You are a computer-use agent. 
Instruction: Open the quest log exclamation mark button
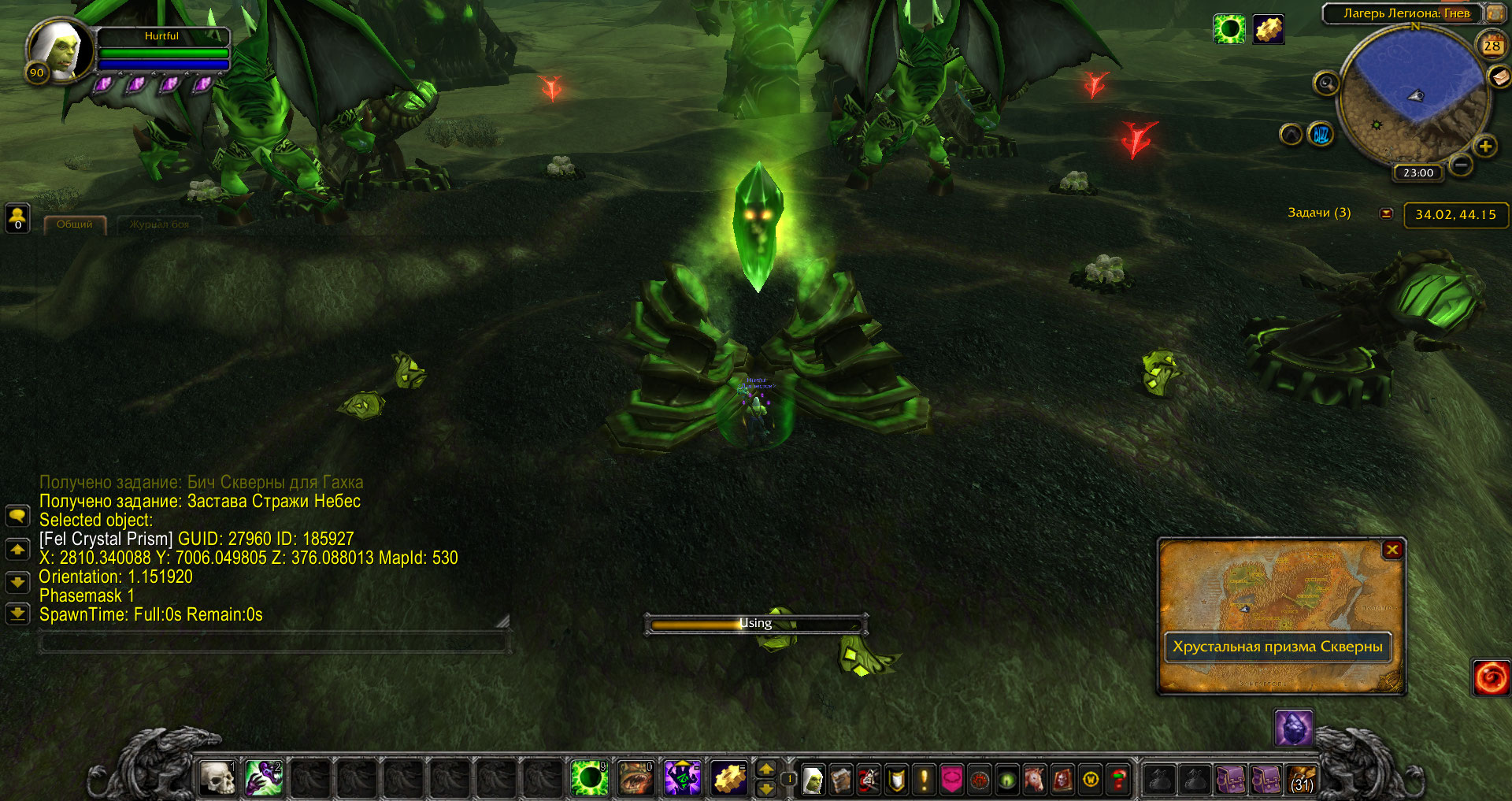[924, 780]
